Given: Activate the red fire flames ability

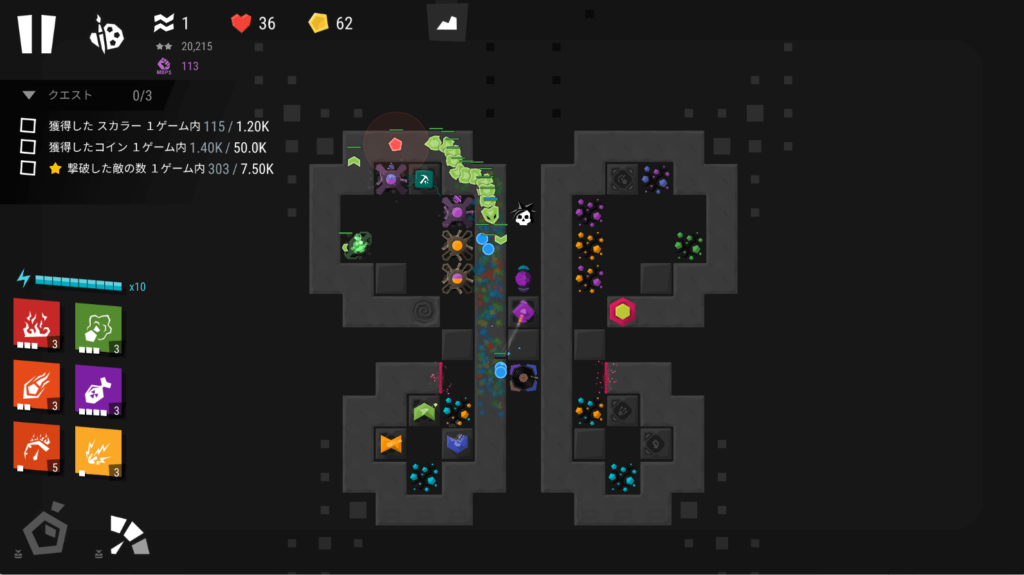Looking at the screenshot, I should pyautogui.click(x=36, y=324).
